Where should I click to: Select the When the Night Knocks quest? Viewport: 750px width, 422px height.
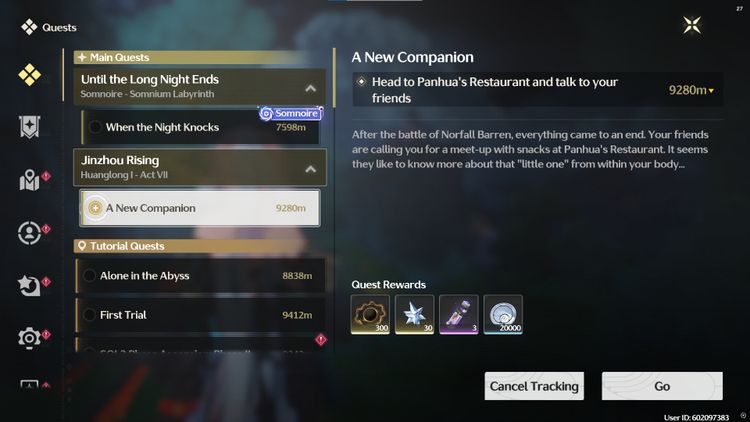click(x=202, y=127)
